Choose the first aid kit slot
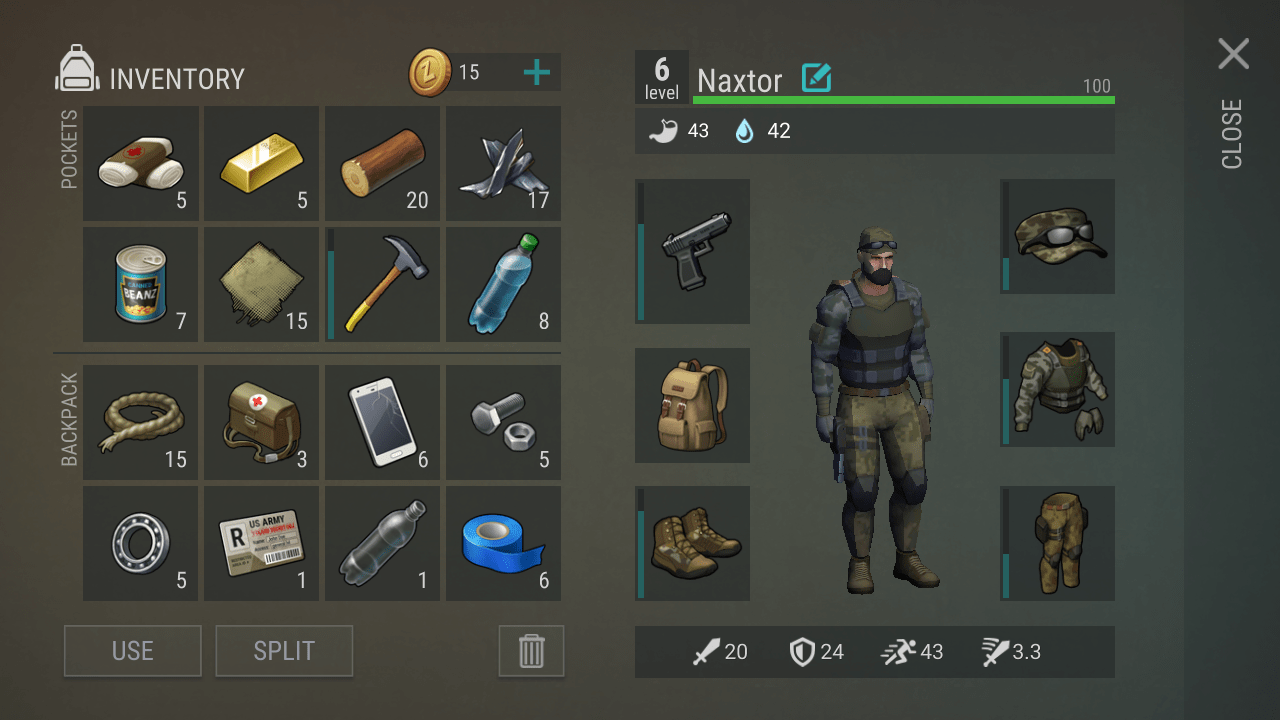 [261, 422]
